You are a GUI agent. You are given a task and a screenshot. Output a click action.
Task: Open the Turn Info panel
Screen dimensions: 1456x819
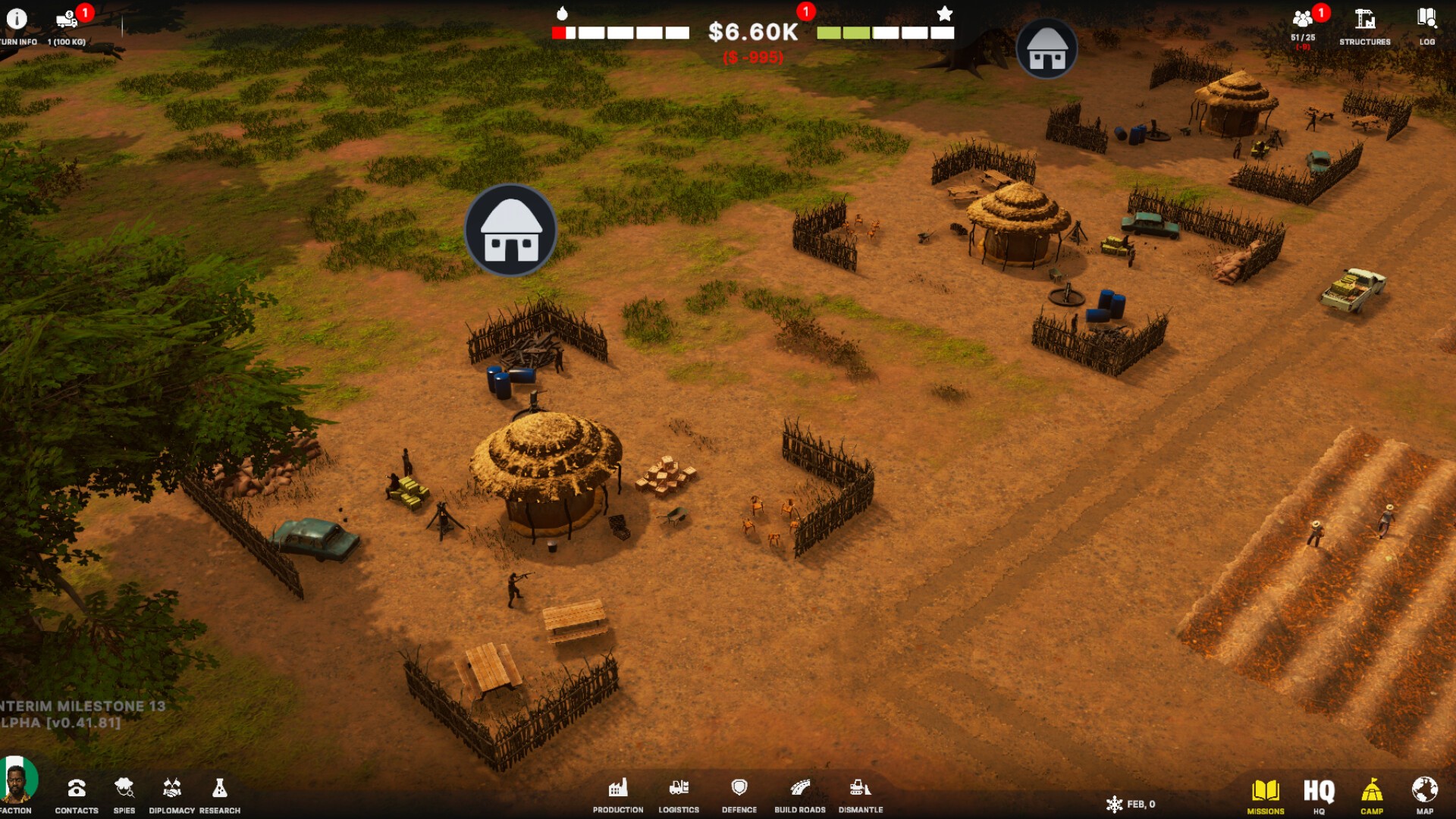[x=17, y=20]
